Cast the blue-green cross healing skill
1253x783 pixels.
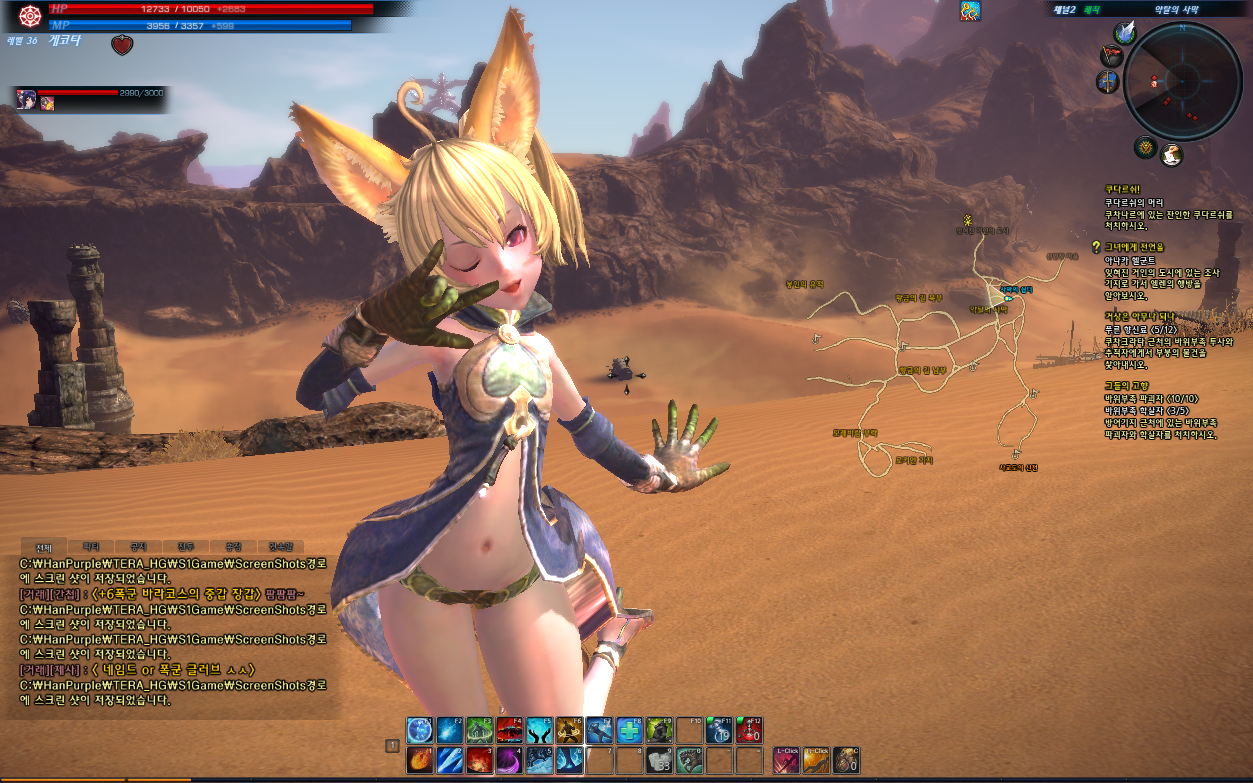630,731
